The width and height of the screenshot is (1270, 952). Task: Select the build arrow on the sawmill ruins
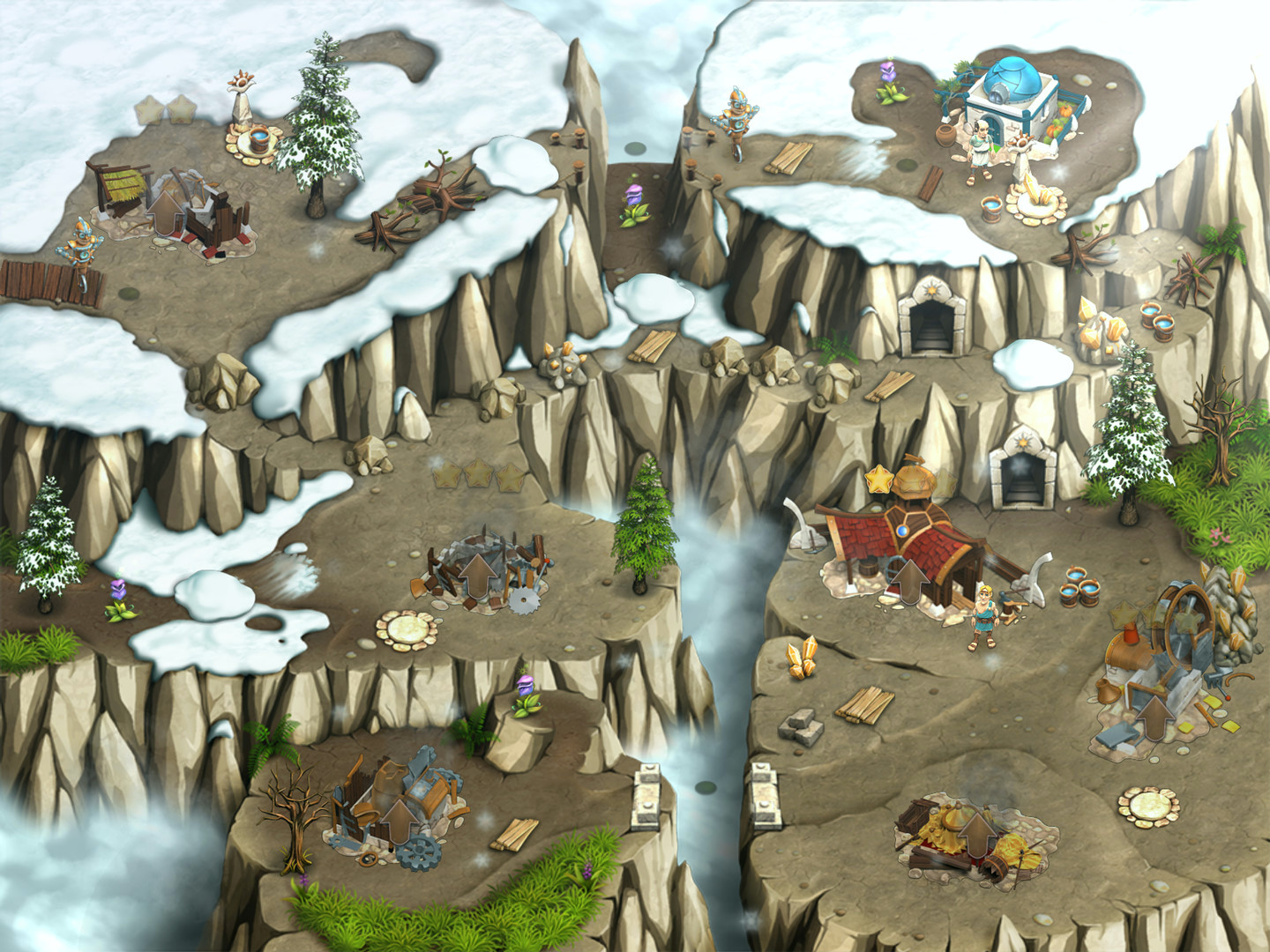point(478,575)
